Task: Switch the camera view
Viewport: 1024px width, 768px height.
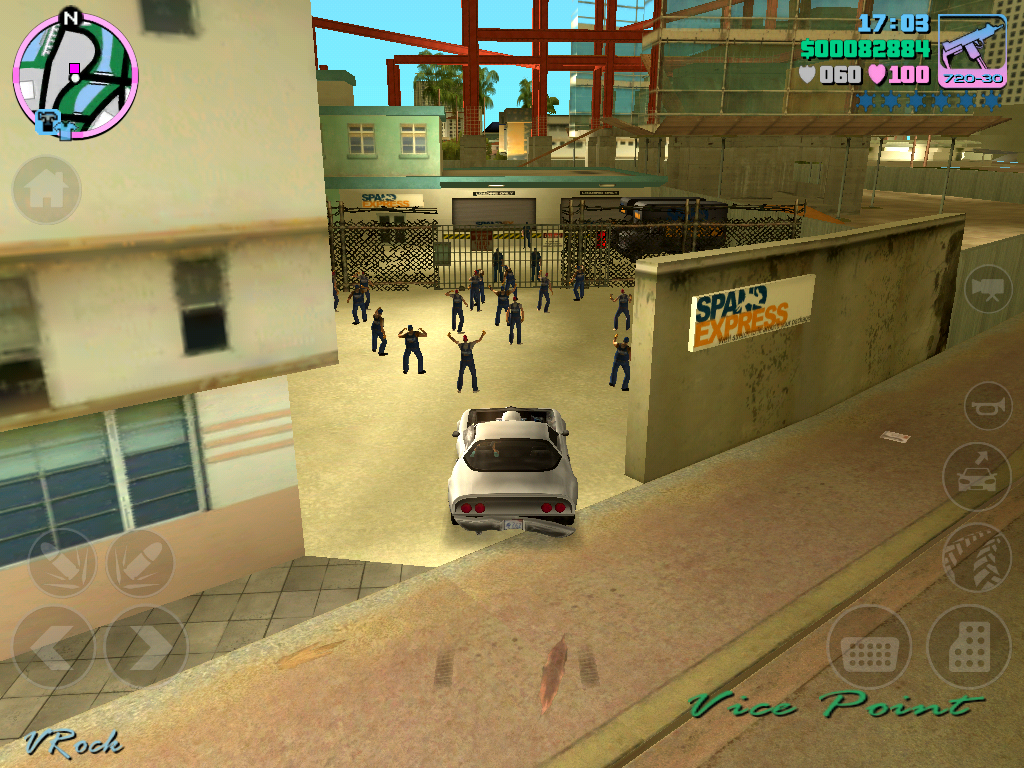Action: click(987, 289)
